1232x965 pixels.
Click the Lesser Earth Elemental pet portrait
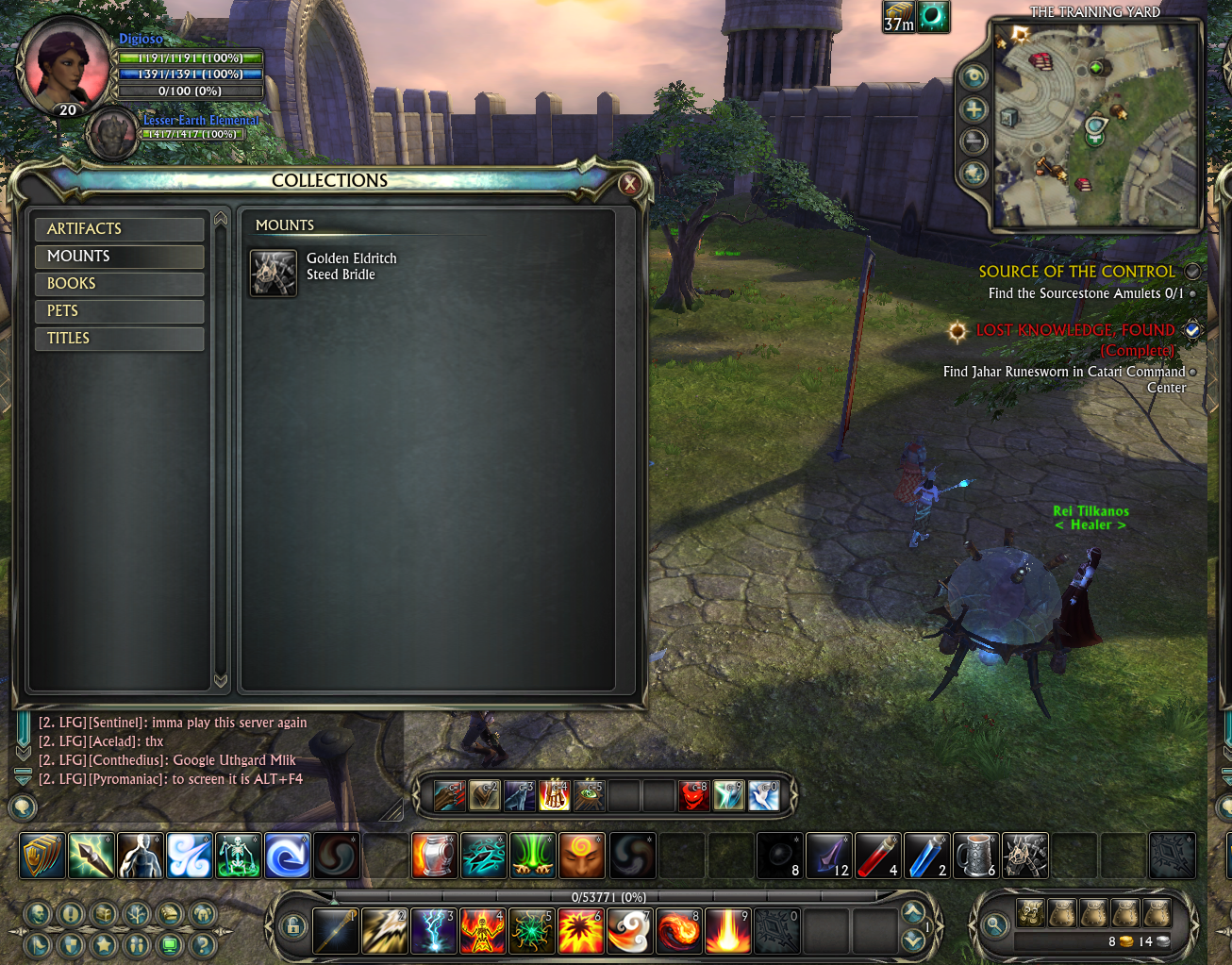coord(112,134)
